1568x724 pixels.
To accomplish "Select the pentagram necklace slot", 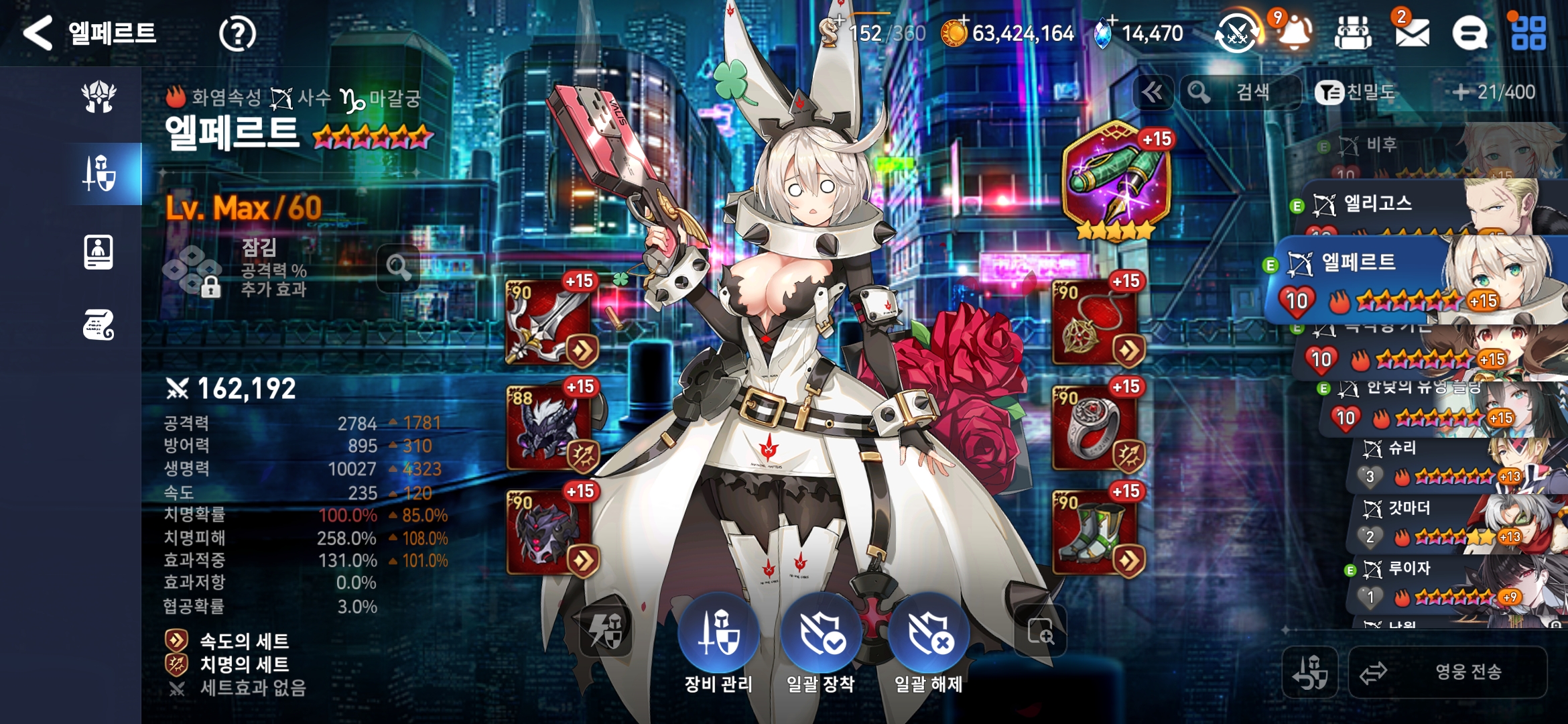I will click(x=1095, y=323).
